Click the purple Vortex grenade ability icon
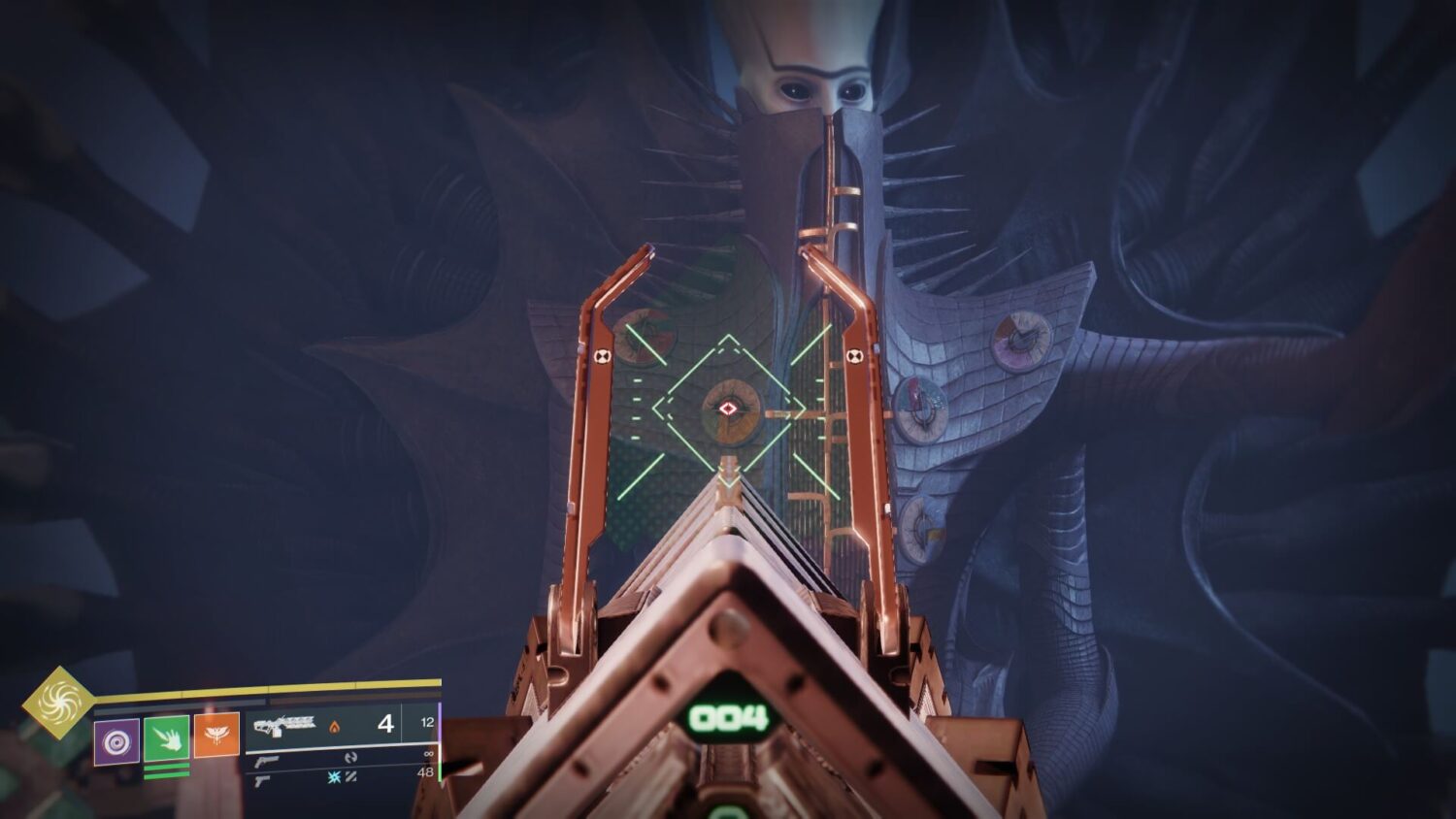The width and height of the screenshot is (1456, 819). 118,740
